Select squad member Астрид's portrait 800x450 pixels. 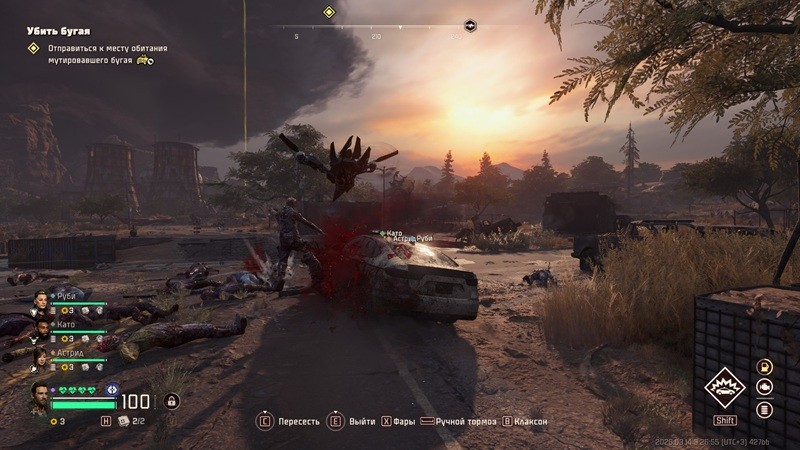pos(41,356)
